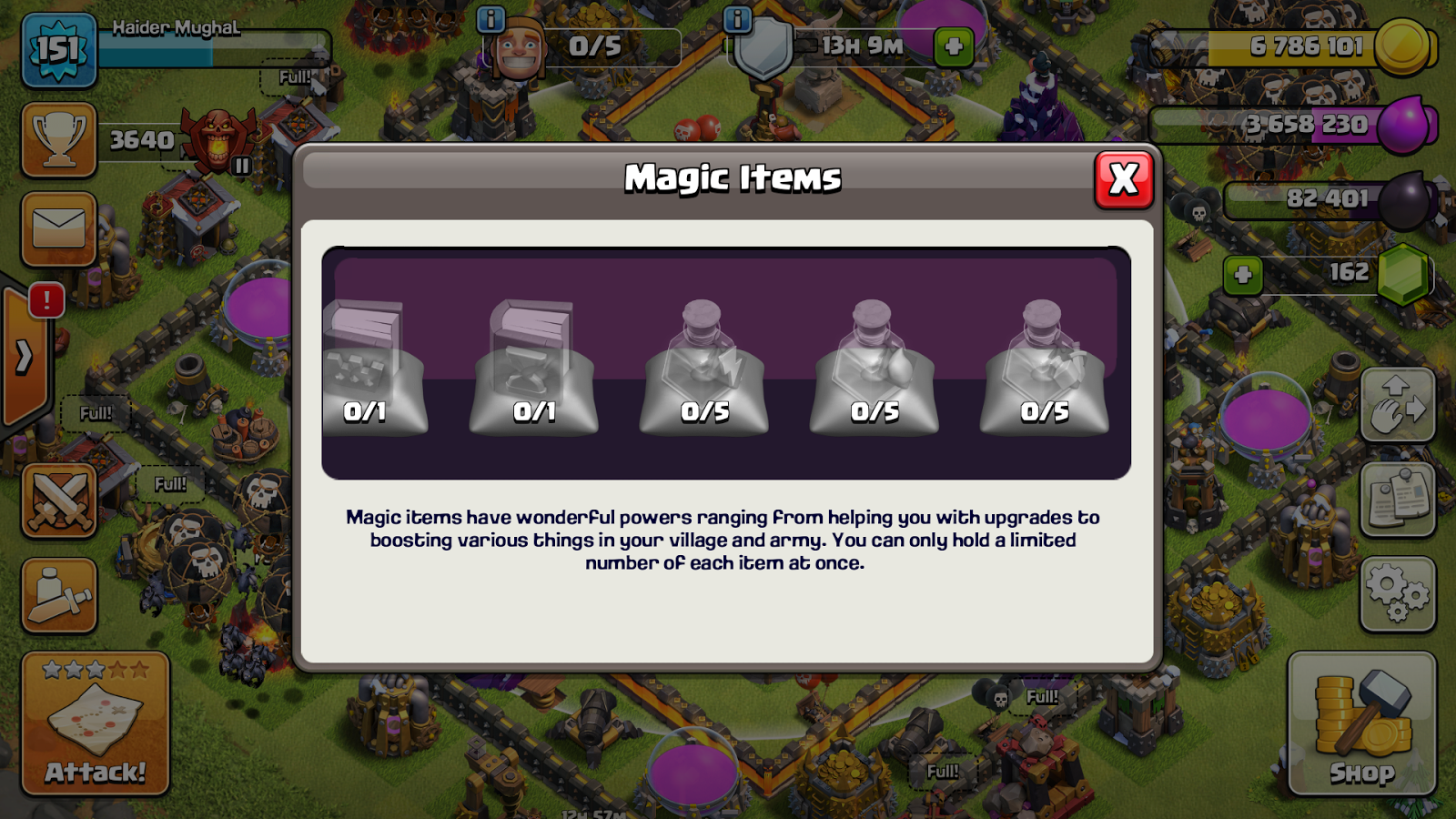The image size is (1456, 819).
Task: Close the Magic Items dialog
Action: 1122,179
